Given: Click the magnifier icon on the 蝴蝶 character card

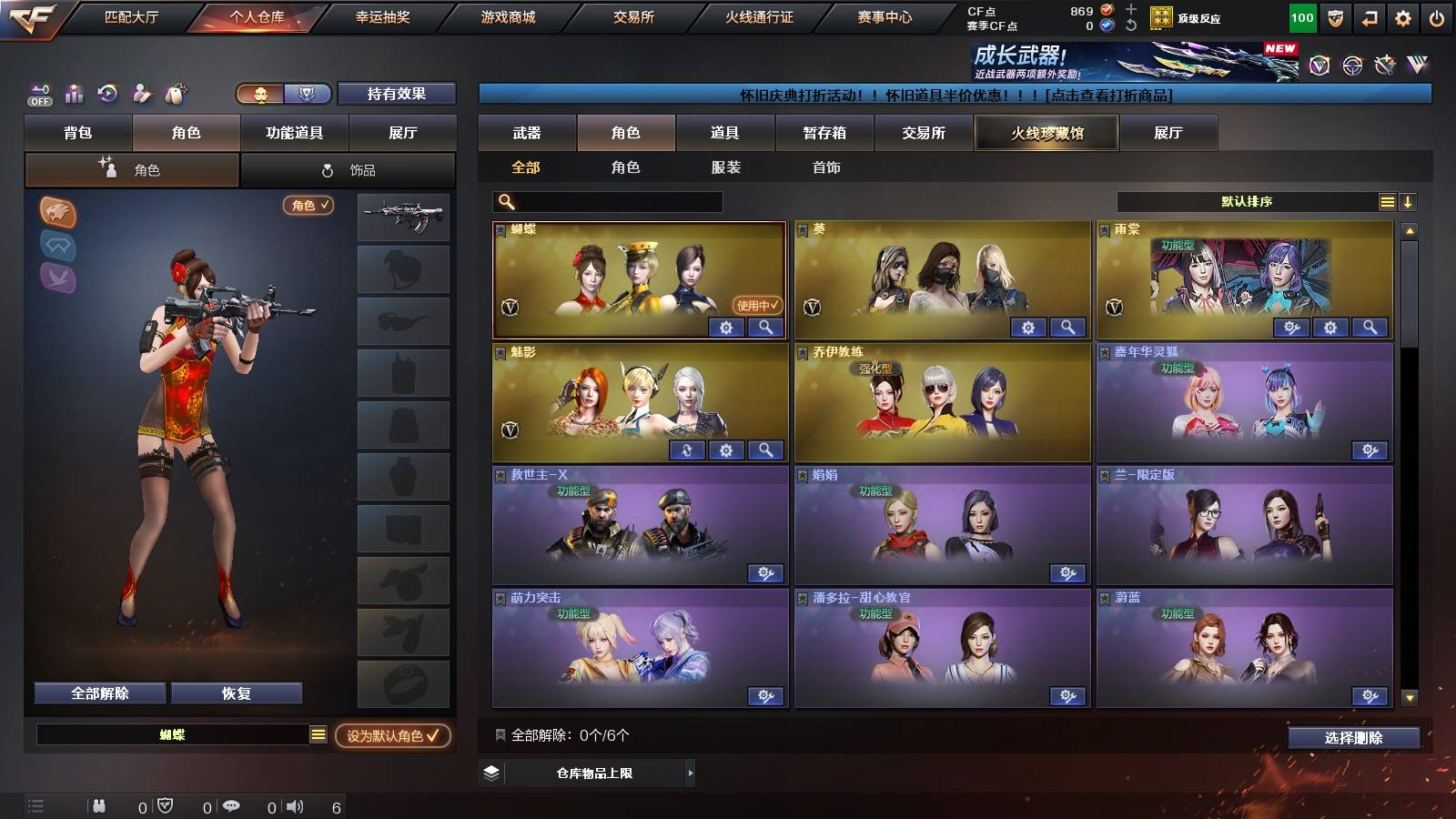Looking at the screenshot, I should 767,328.
